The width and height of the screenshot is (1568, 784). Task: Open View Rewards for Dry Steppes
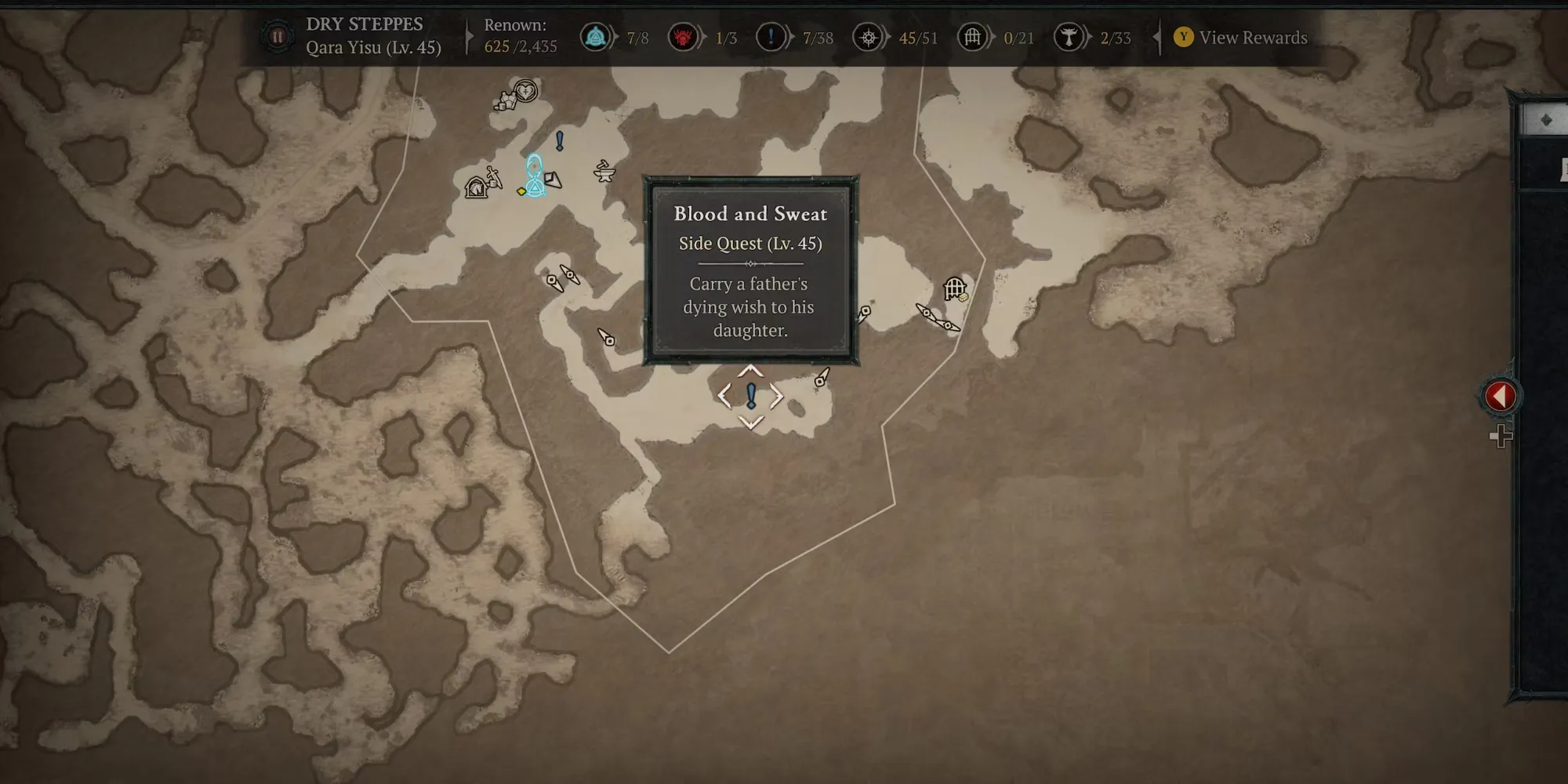1241,38
